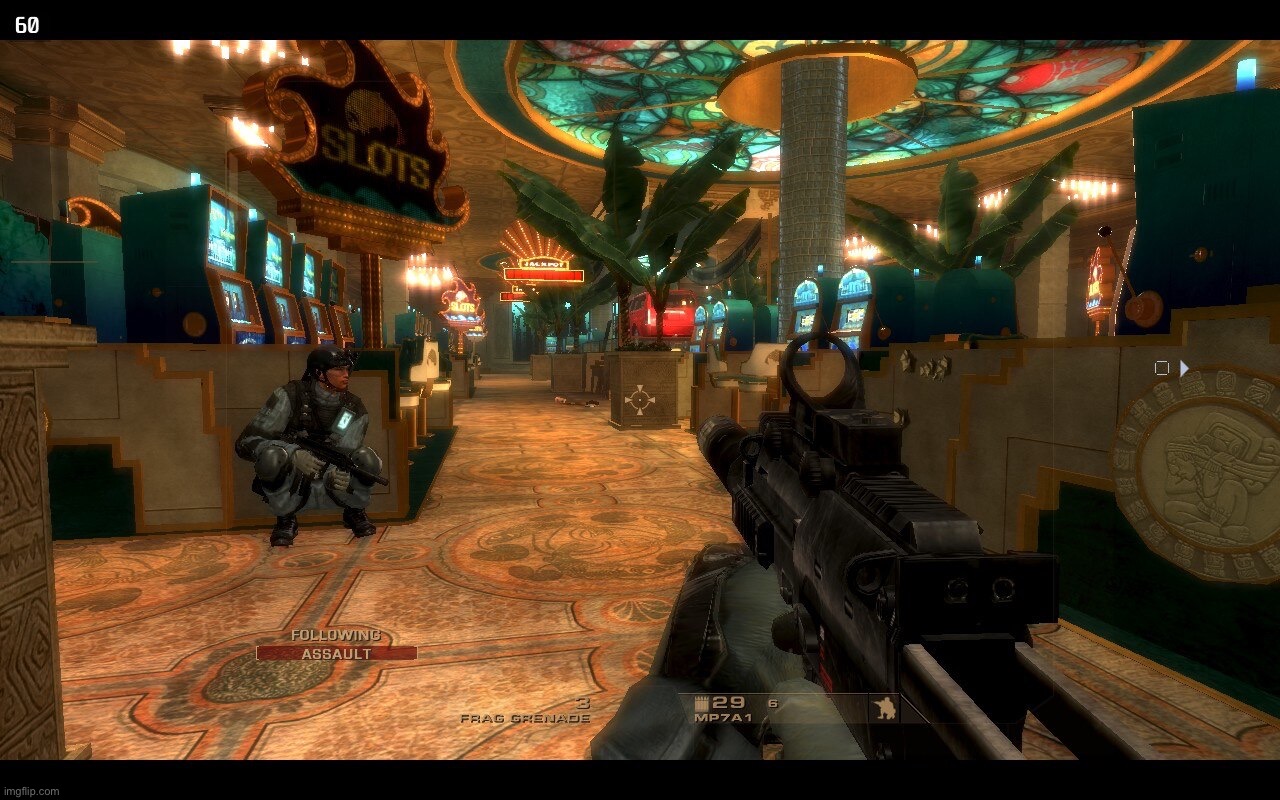Image resolution: width=1280 pixels, height=800 pixels.
Task: Choose the Frag Grenade equipment indicator
Action: pos(525,717)
